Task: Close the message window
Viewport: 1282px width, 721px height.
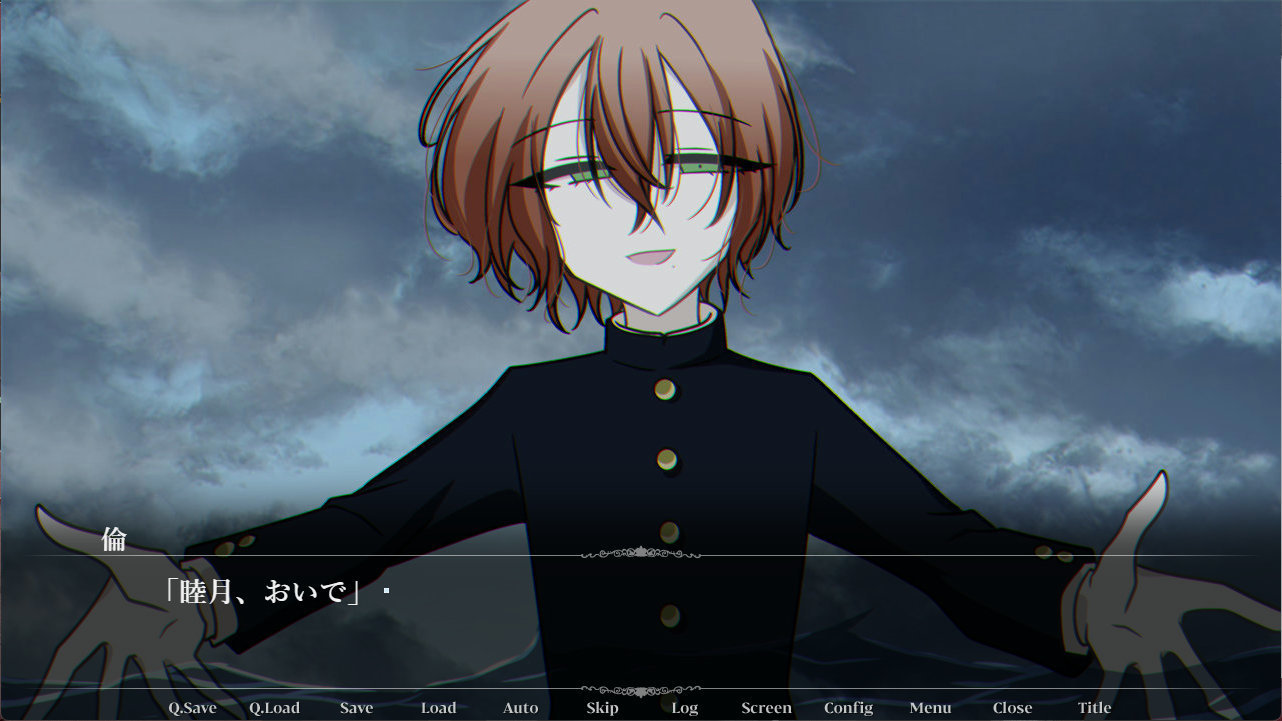Action: pyautogui.click(x=1012, y=707)
